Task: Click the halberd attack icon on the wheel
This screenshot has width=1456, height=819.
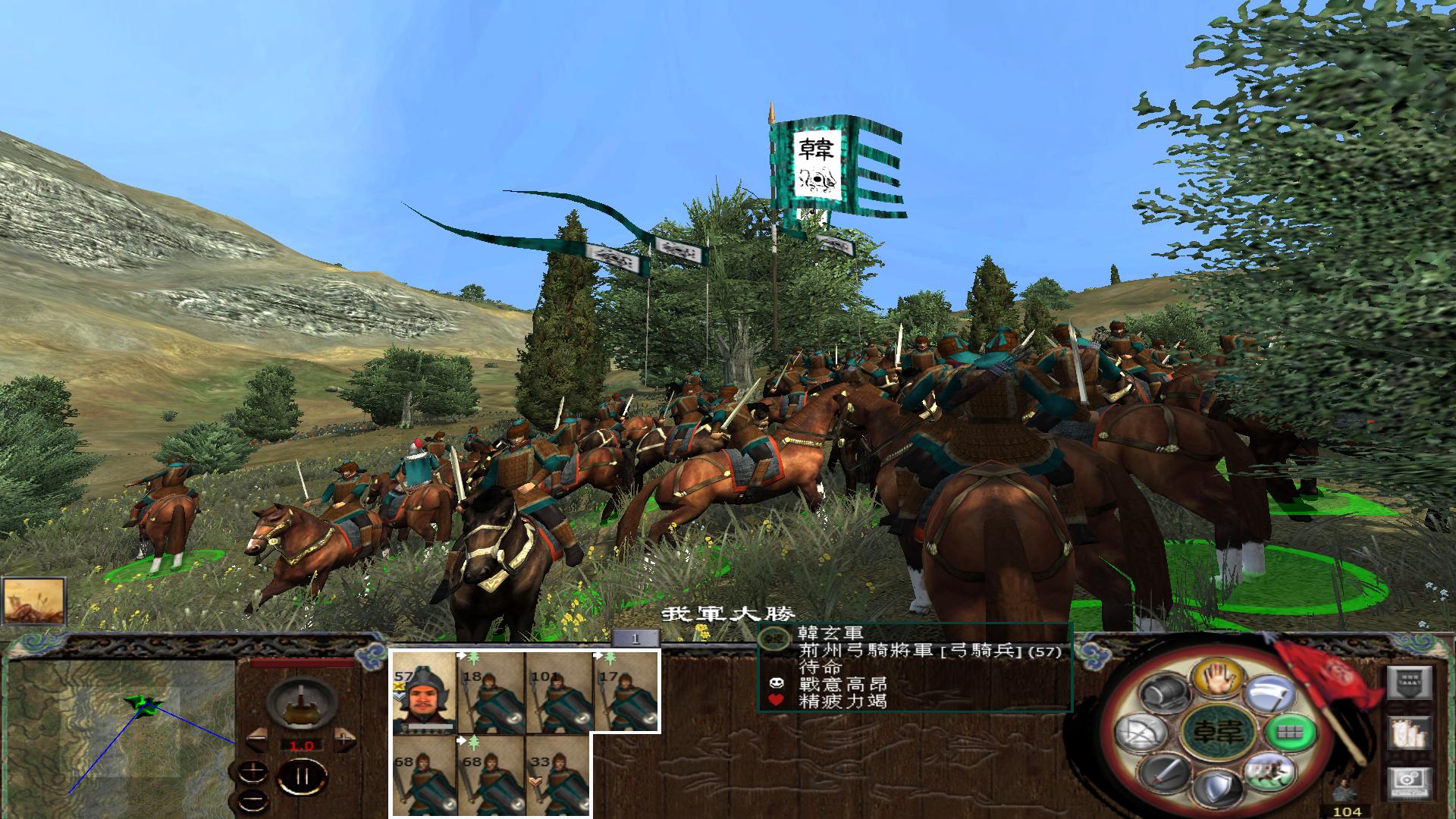Action: (x=1269, y=692)
